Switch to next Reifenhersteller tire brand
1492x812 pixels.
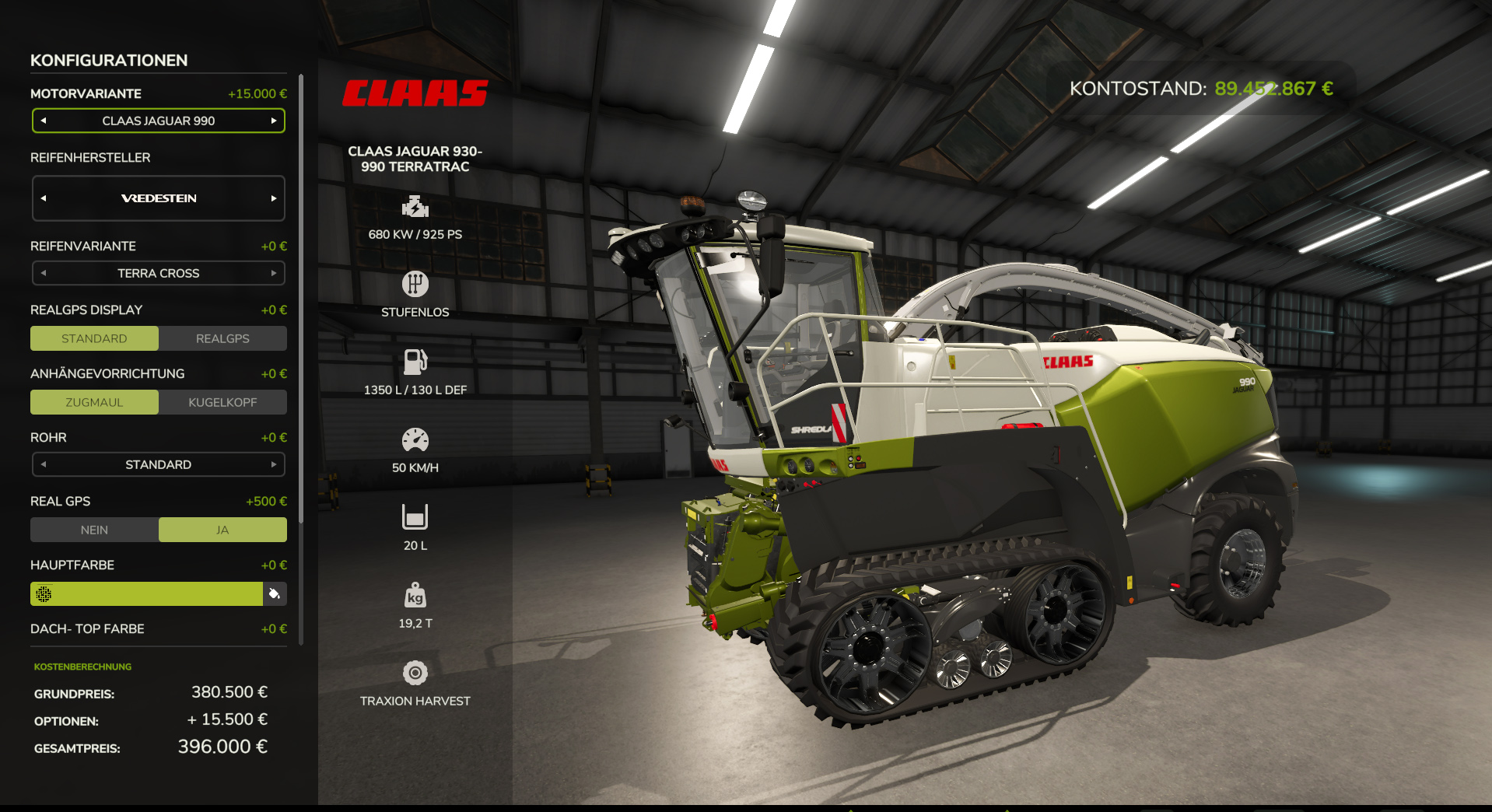coord(274,198)
